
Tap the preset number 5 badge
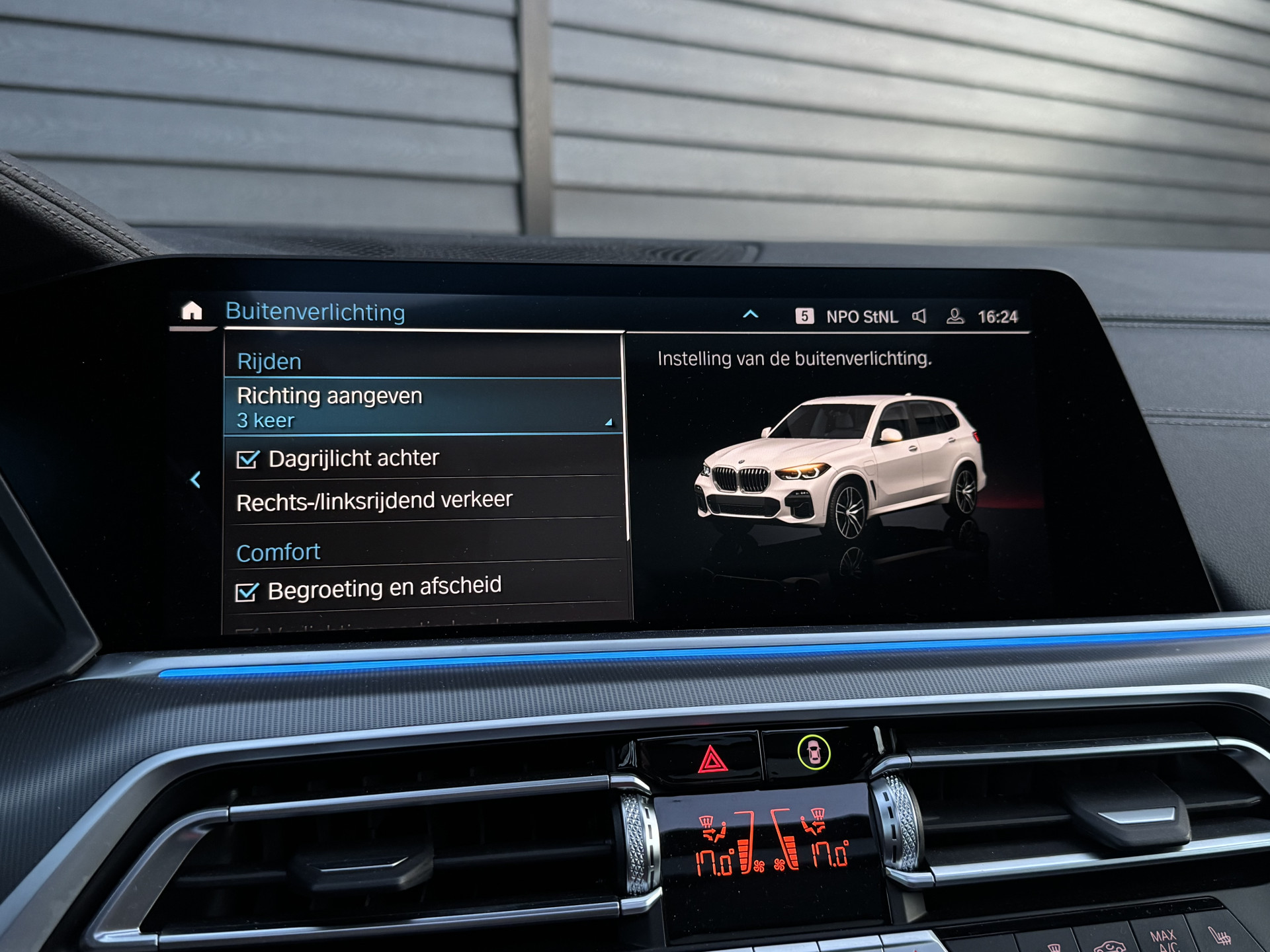point(804,316)
